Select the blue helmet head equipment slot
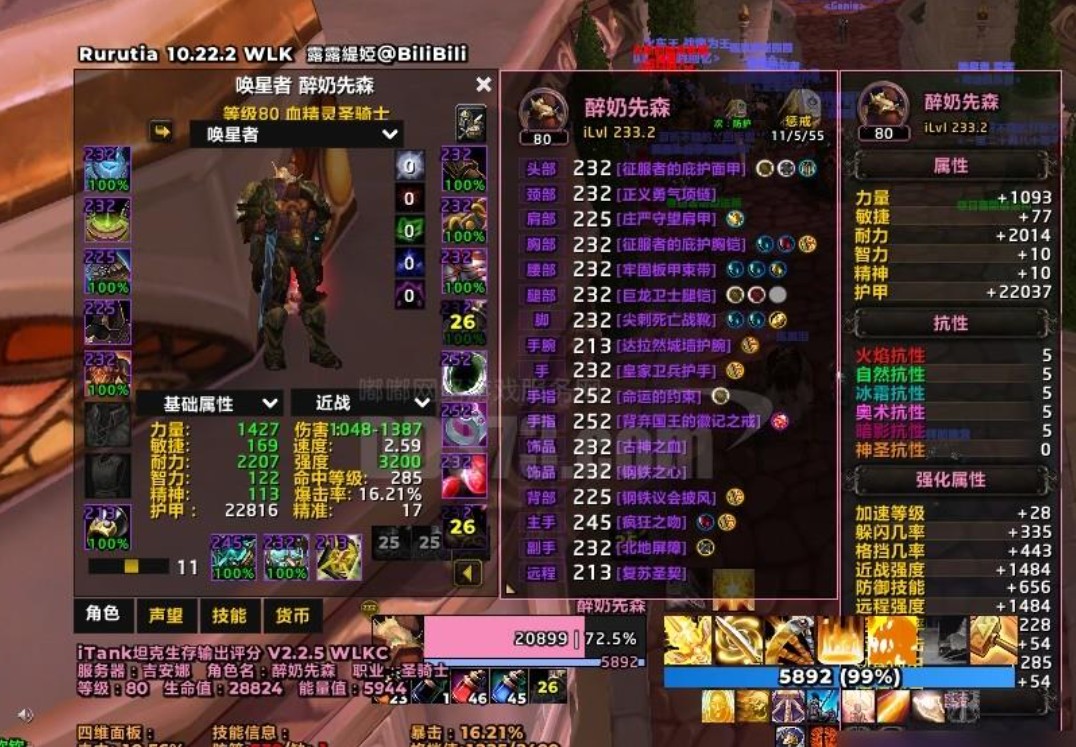This screenshot has width=1076, height=747. click(x=107, y=170)
